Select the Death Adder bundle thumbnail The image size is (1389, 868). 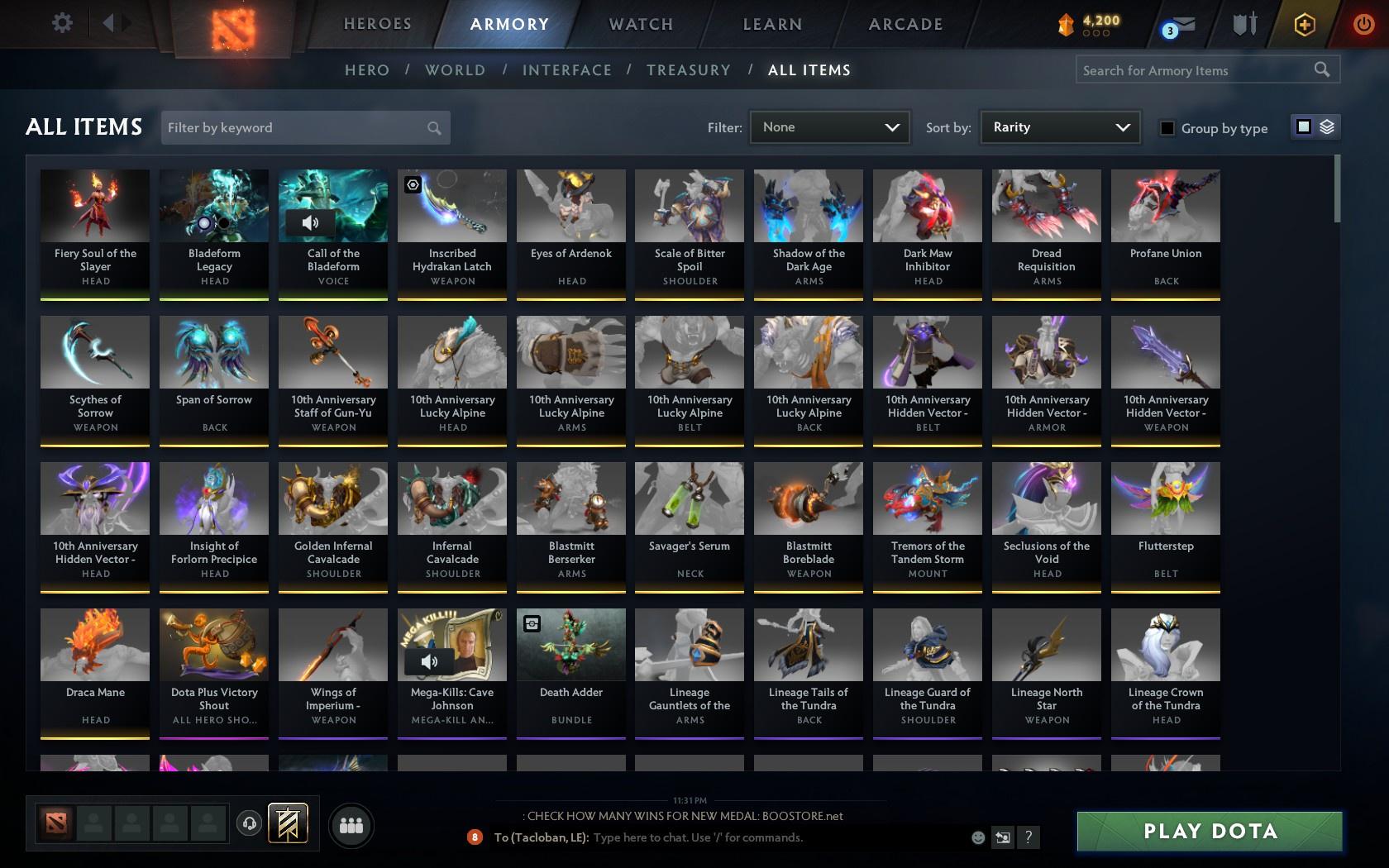point(570,645)
